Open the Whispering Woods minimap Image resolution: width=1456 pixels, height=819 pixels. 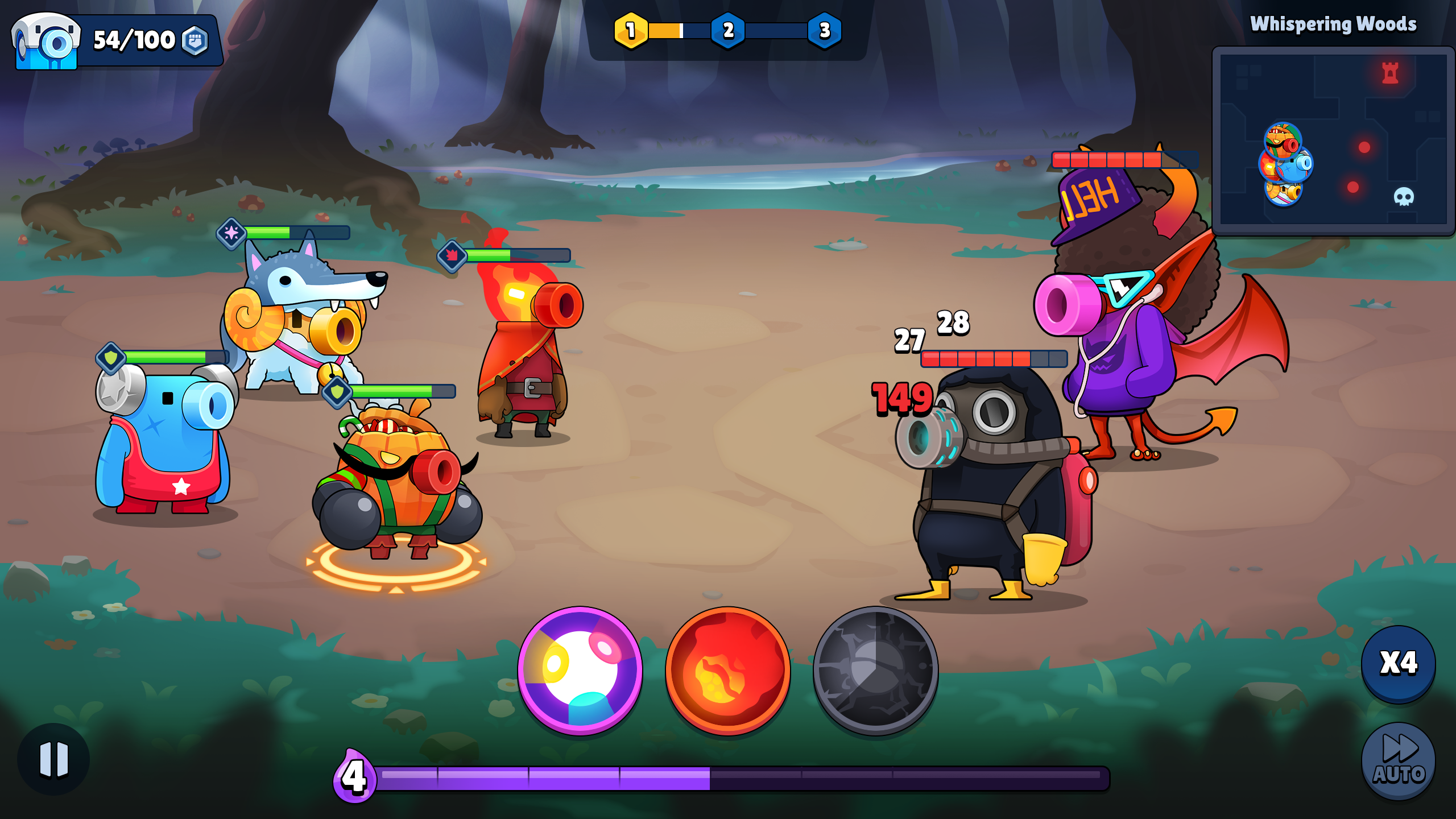(1333, 140)
